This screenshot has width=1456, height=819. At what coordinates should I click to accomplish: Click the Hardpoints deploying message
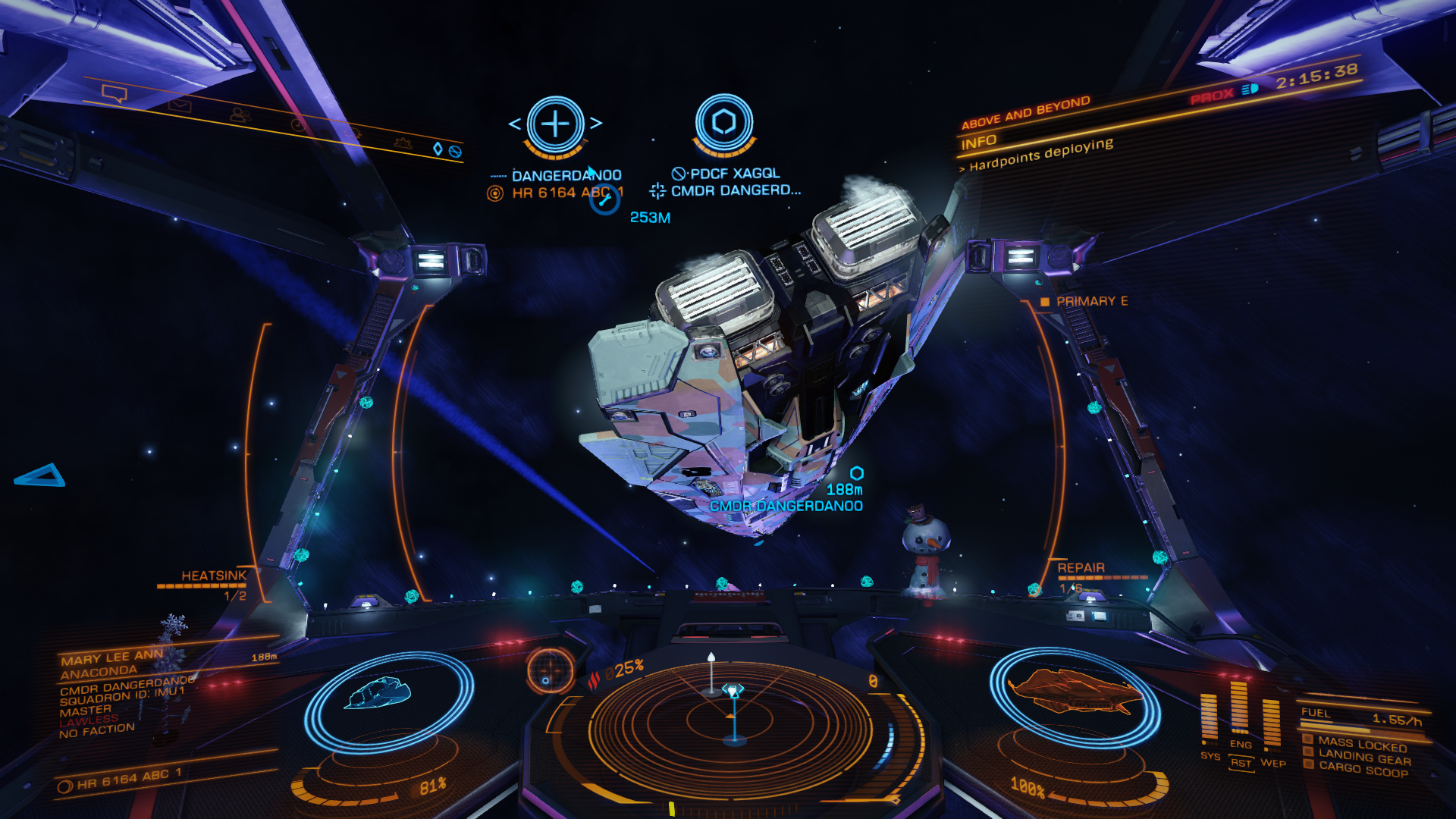click(1040, 154)
